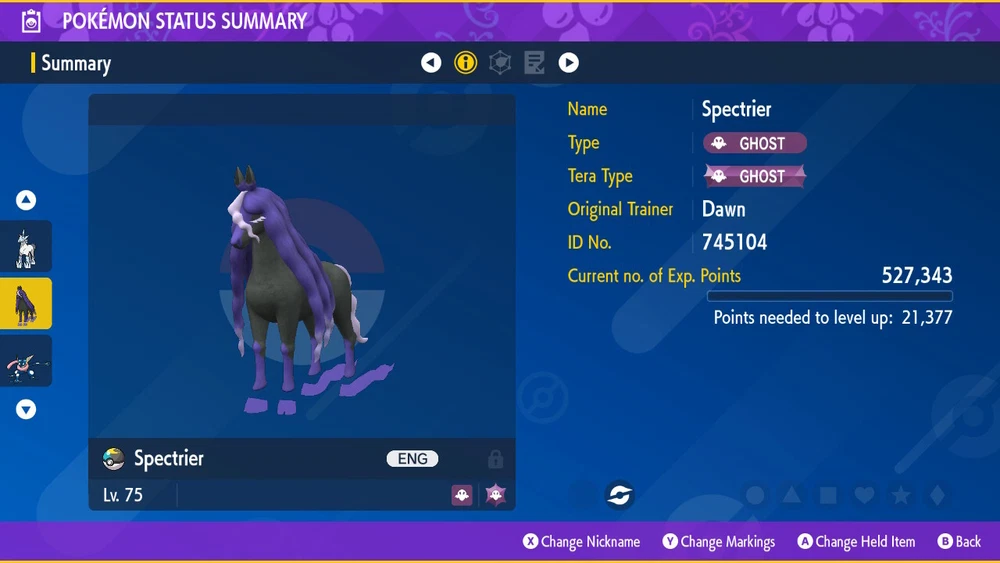Toggle the star marking
The height and width of the screenshot is (563, 1000).
click(900, 495)
